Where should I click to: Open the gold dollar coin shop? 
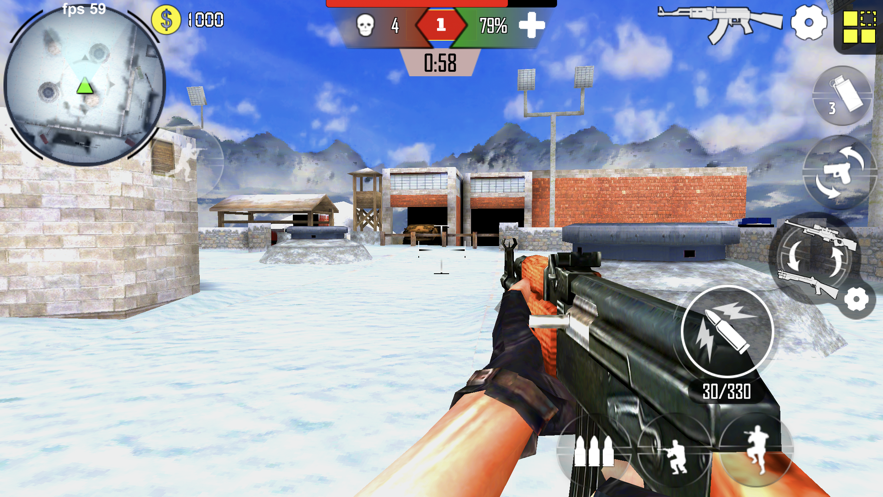(166, 20)
